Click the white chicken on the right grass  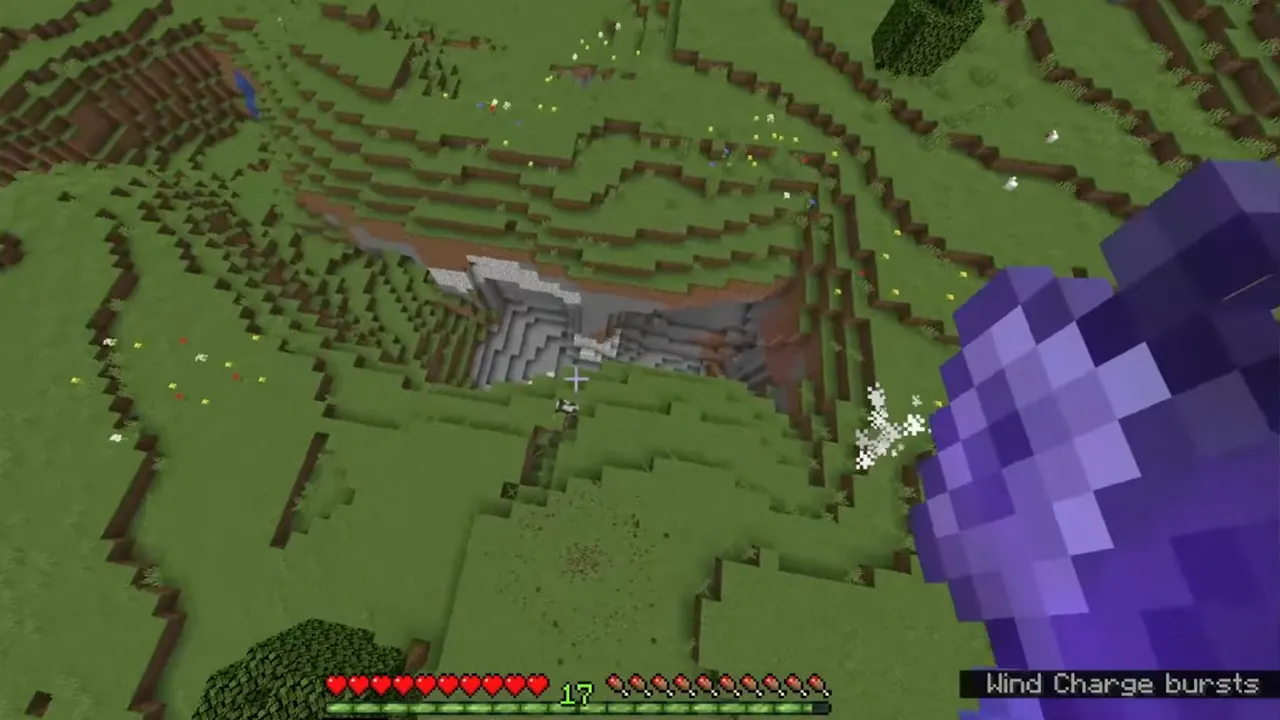click(1052, 137)
